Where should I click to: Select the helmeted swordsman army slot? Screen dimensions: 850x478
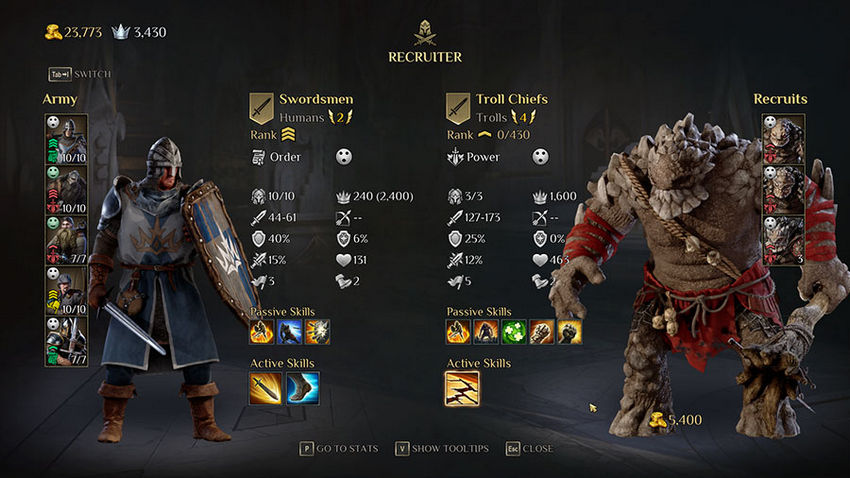click(66, 138)
